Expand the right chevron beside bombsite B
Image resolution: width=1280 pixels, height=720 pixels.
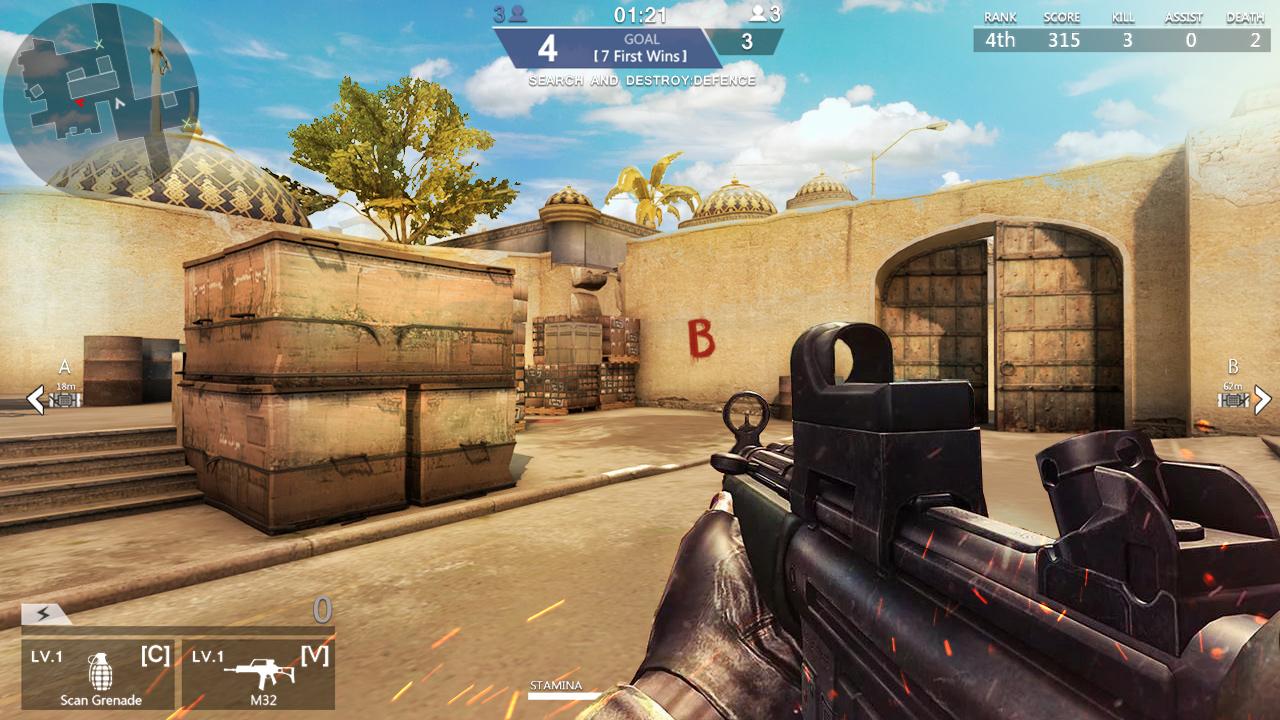(x=1263, y=397)
